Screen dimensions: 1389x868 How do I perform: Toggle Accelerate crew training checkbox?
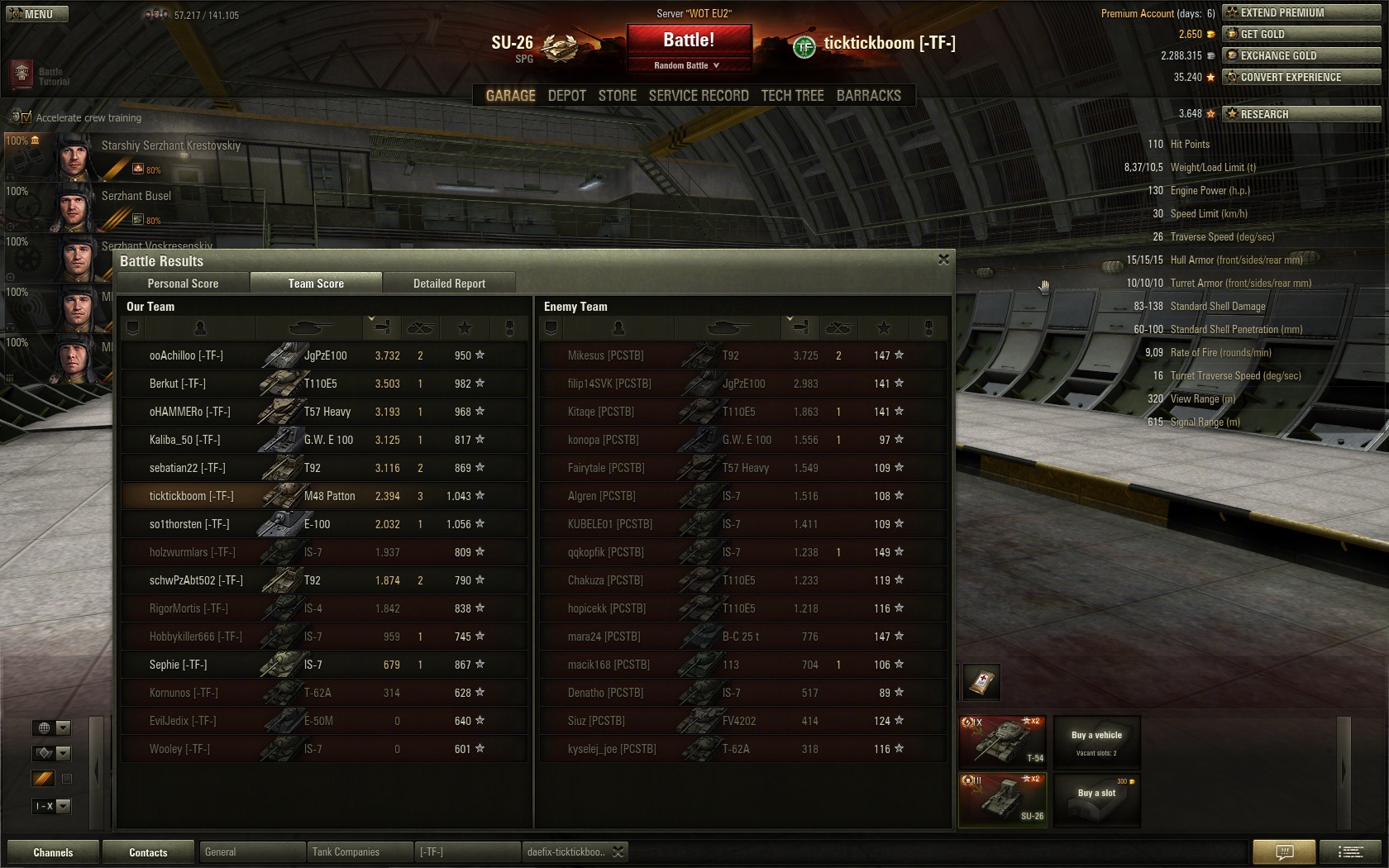pyautogui.click(x=26, y=117)
